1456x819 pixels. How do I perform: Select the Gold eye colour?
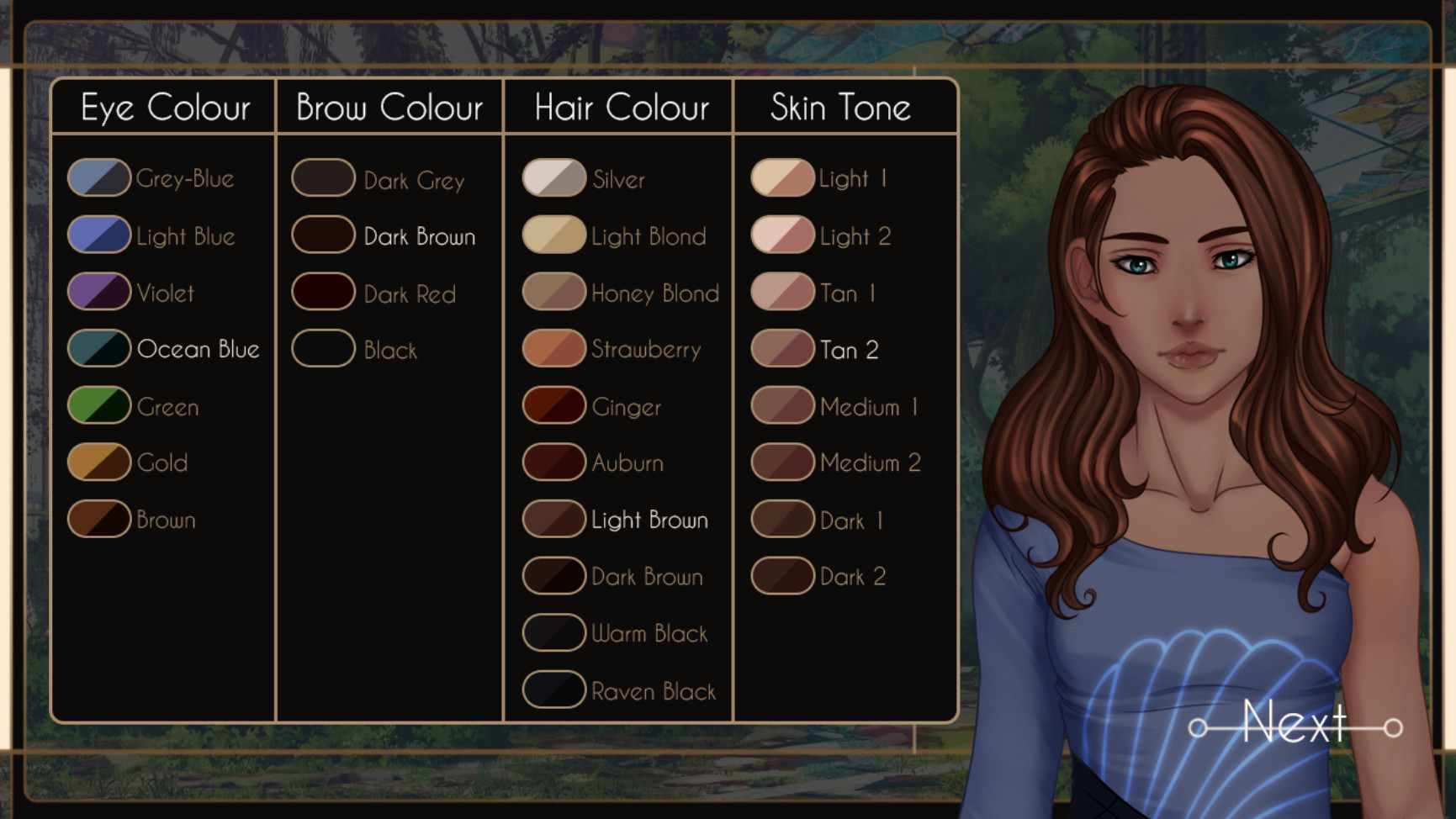click(98, 462)
